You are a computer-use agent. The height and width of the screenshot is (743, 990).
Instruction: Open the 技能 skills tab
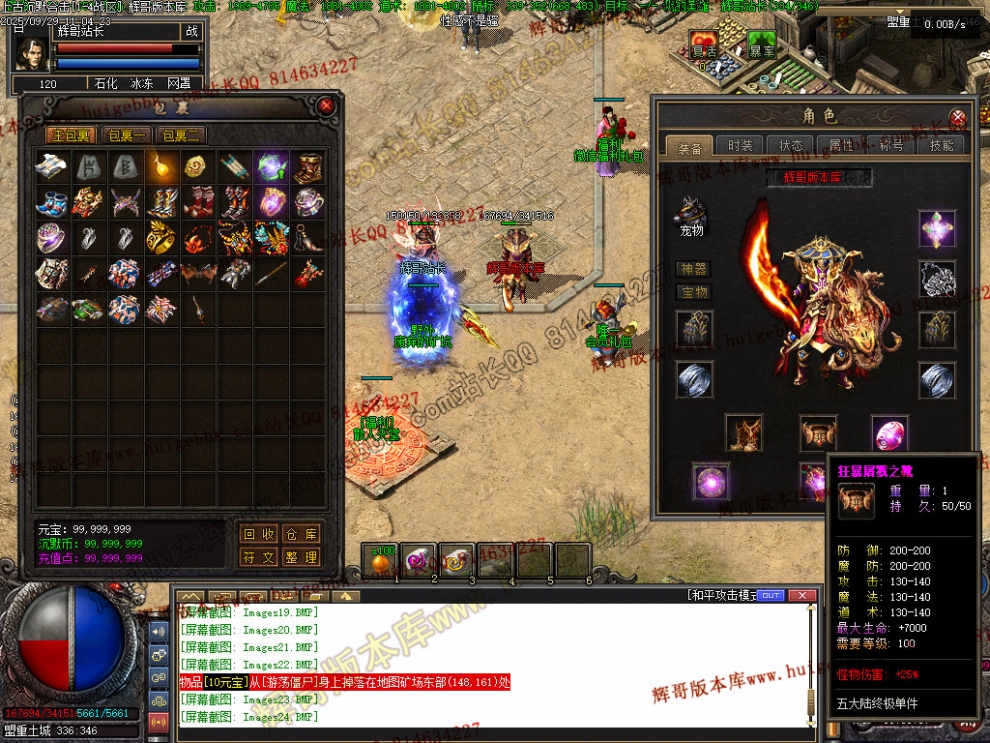tap(941, 146)
